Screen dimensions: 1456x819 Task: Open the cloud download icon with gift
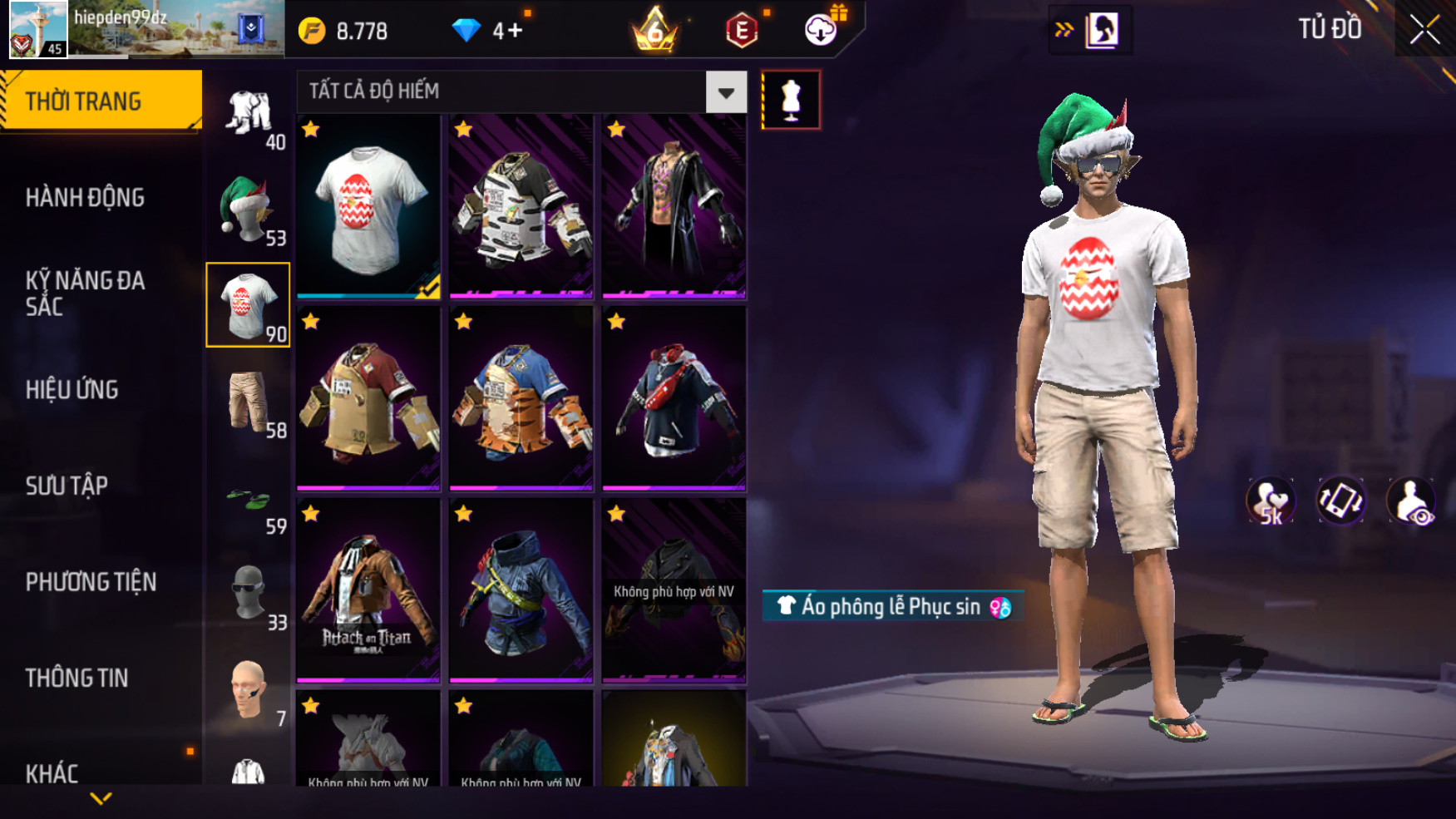tap(822, 30)
